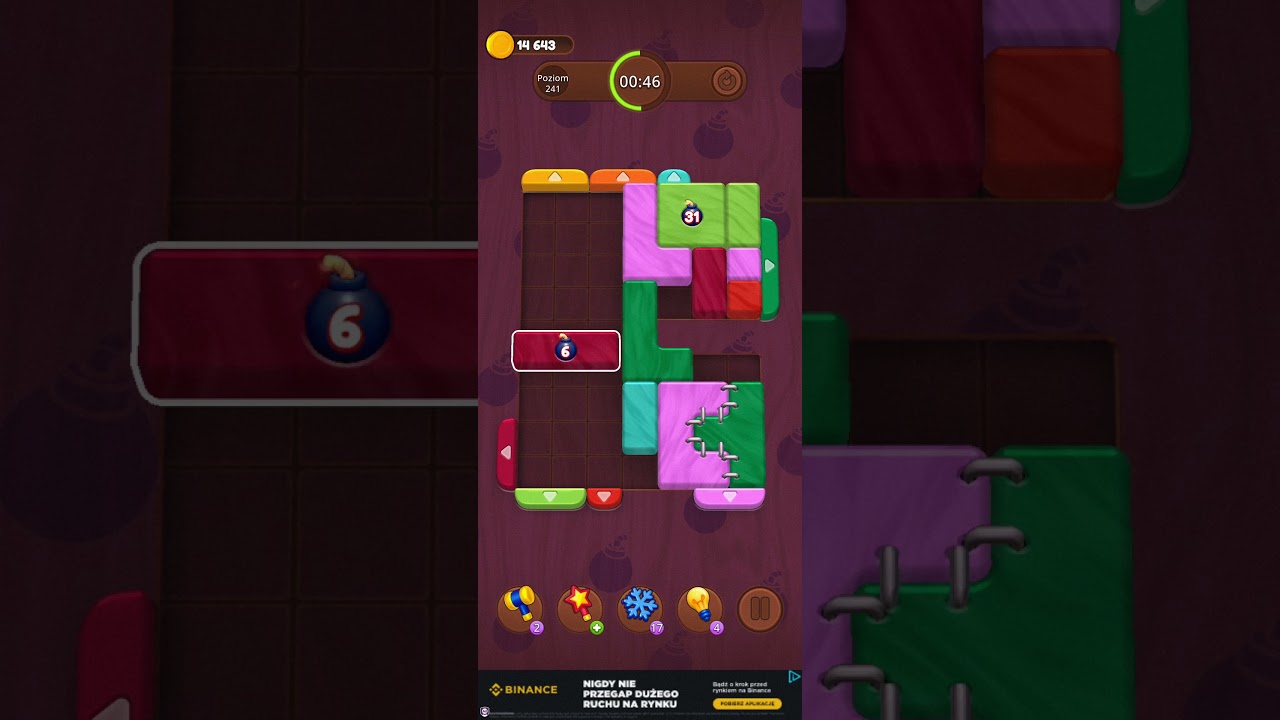Pick the teal vertical block
This screenshot has width=1280, height=720.
point(640,416)
